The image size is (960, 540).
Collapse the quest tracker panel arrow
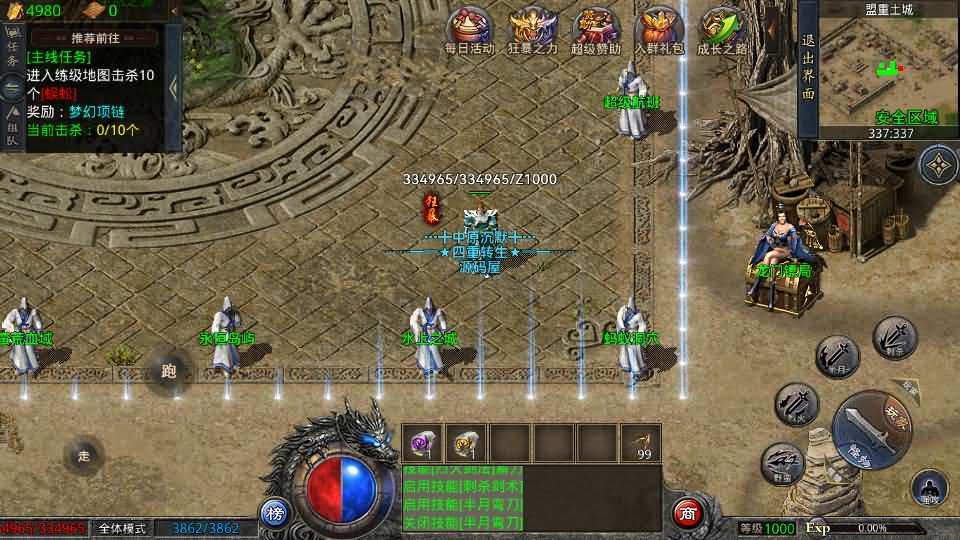pyautogui.click(x=173, y=88)
